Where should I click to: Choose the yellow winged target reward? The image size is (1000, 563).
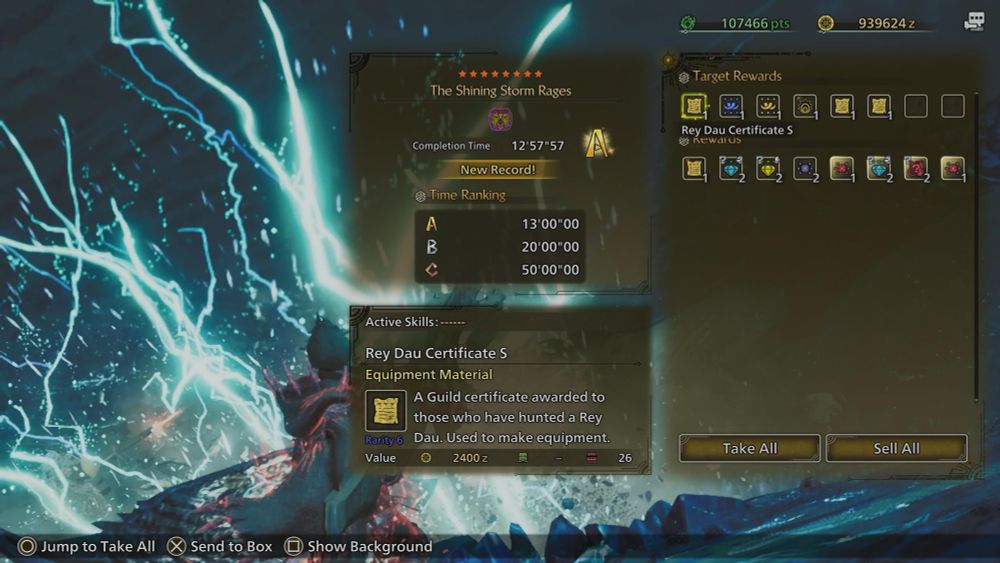[768, 106]
